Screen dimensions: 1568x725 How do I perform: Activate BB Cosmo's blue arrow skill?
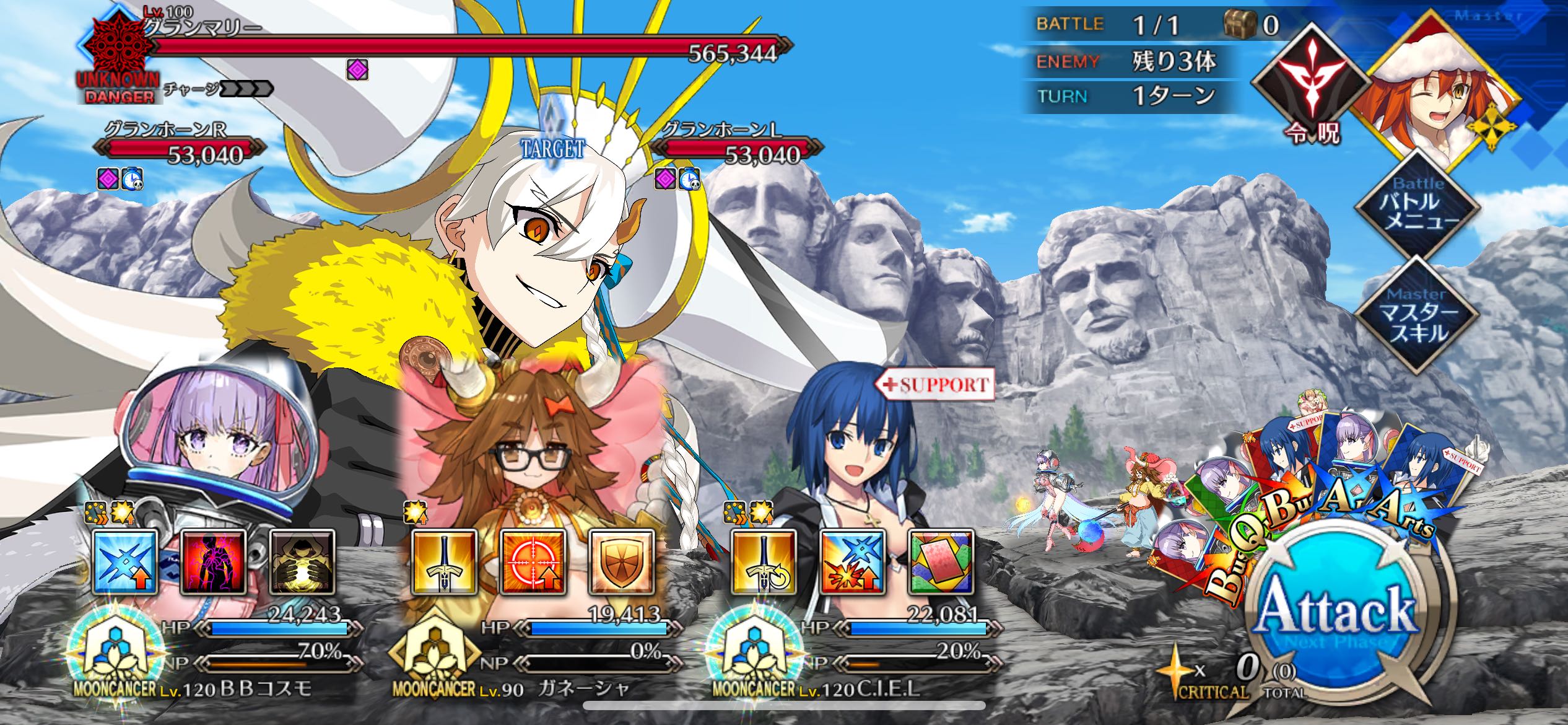click(124, 562)
